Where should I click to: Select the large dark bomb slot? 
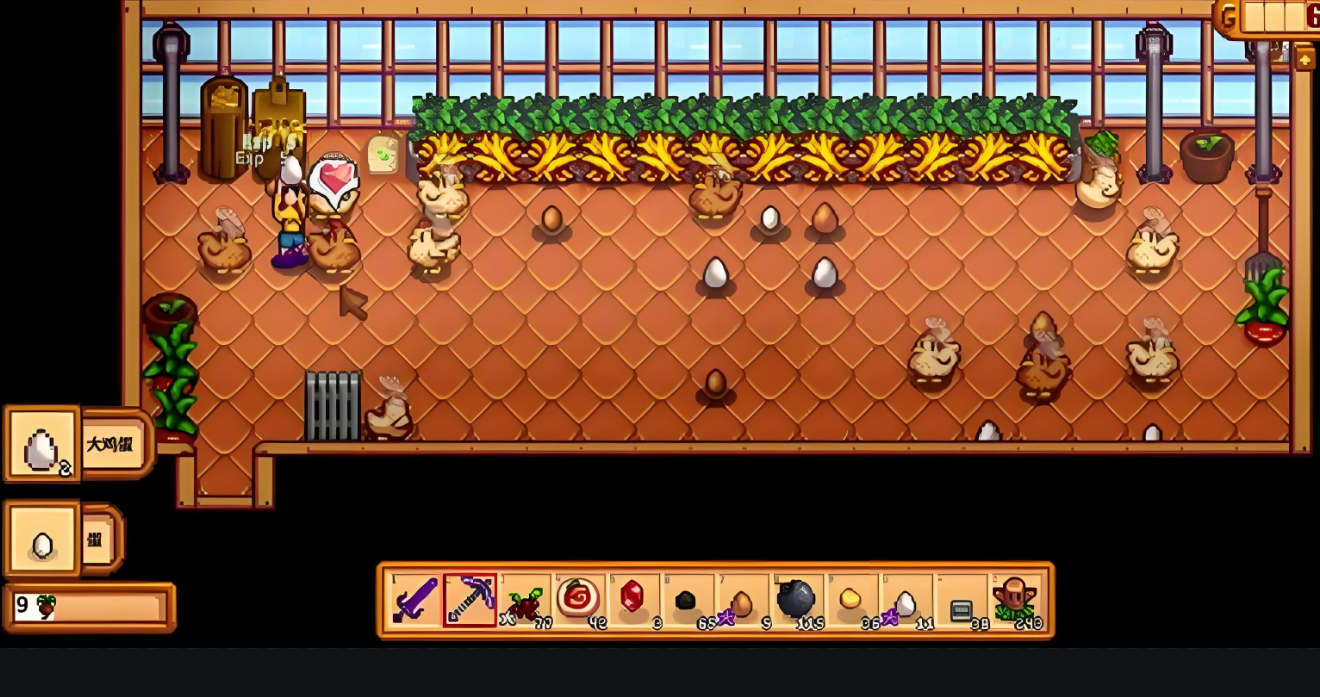[796, 600]
